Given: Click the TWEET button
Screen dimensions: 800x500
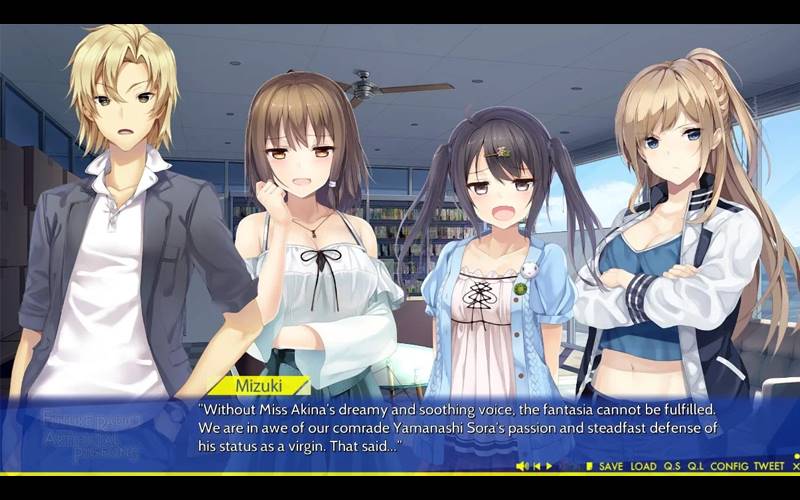Looking at the screenshot, I should (x=769, y=466).
